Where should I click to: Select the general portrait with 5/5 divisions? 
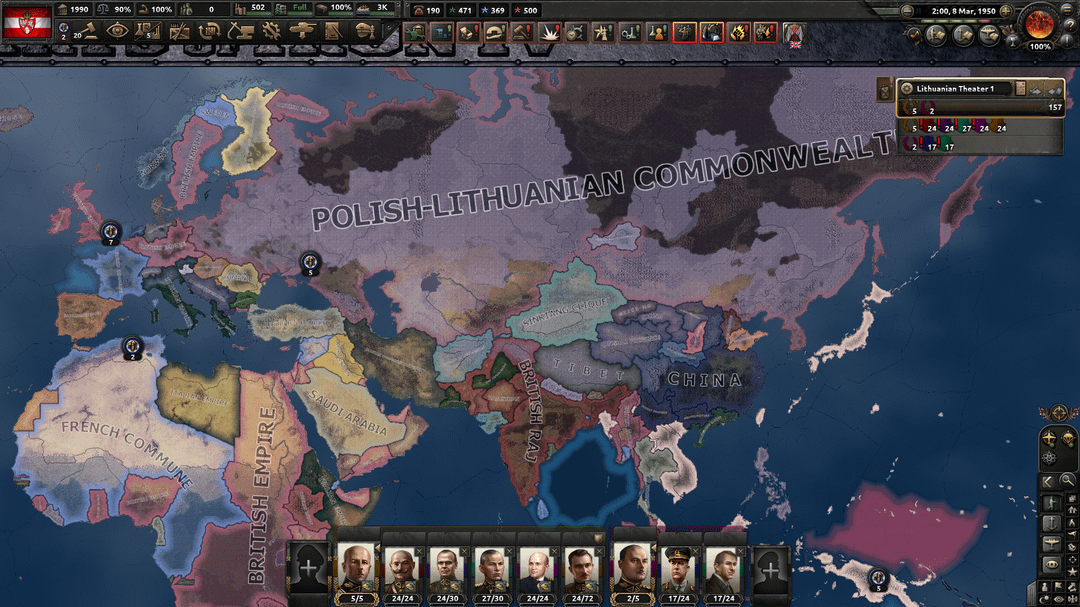coord(356,569)
